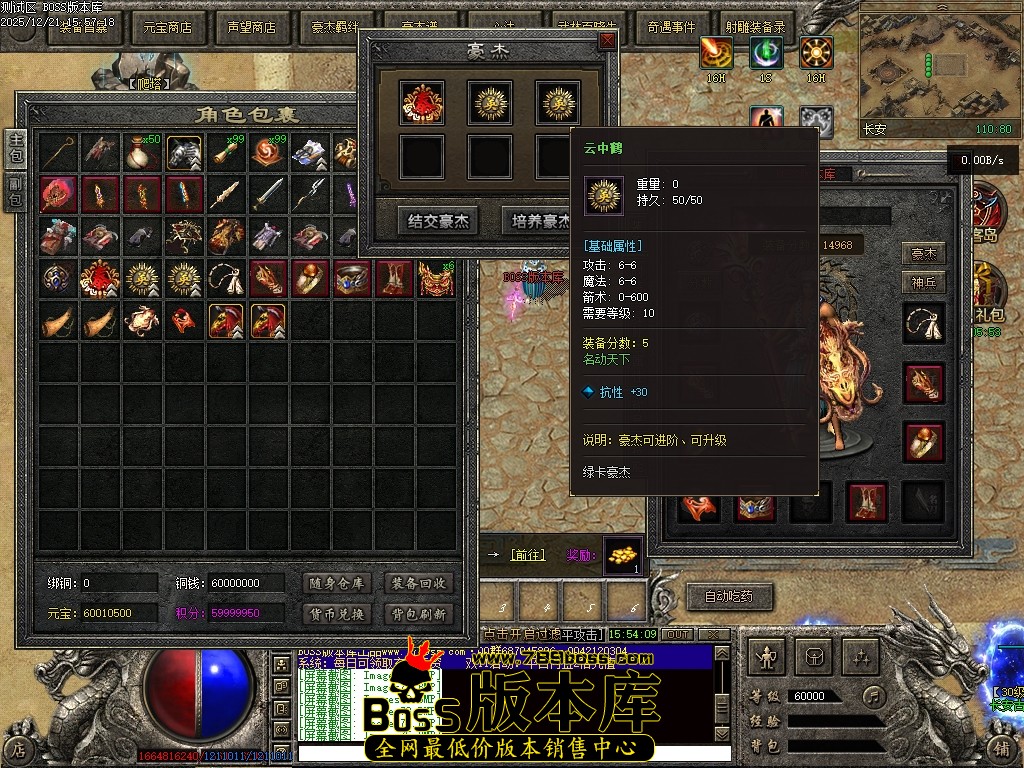
Task: Toggle the 自动吃药 auto-potion button
Action: point(729,597)
